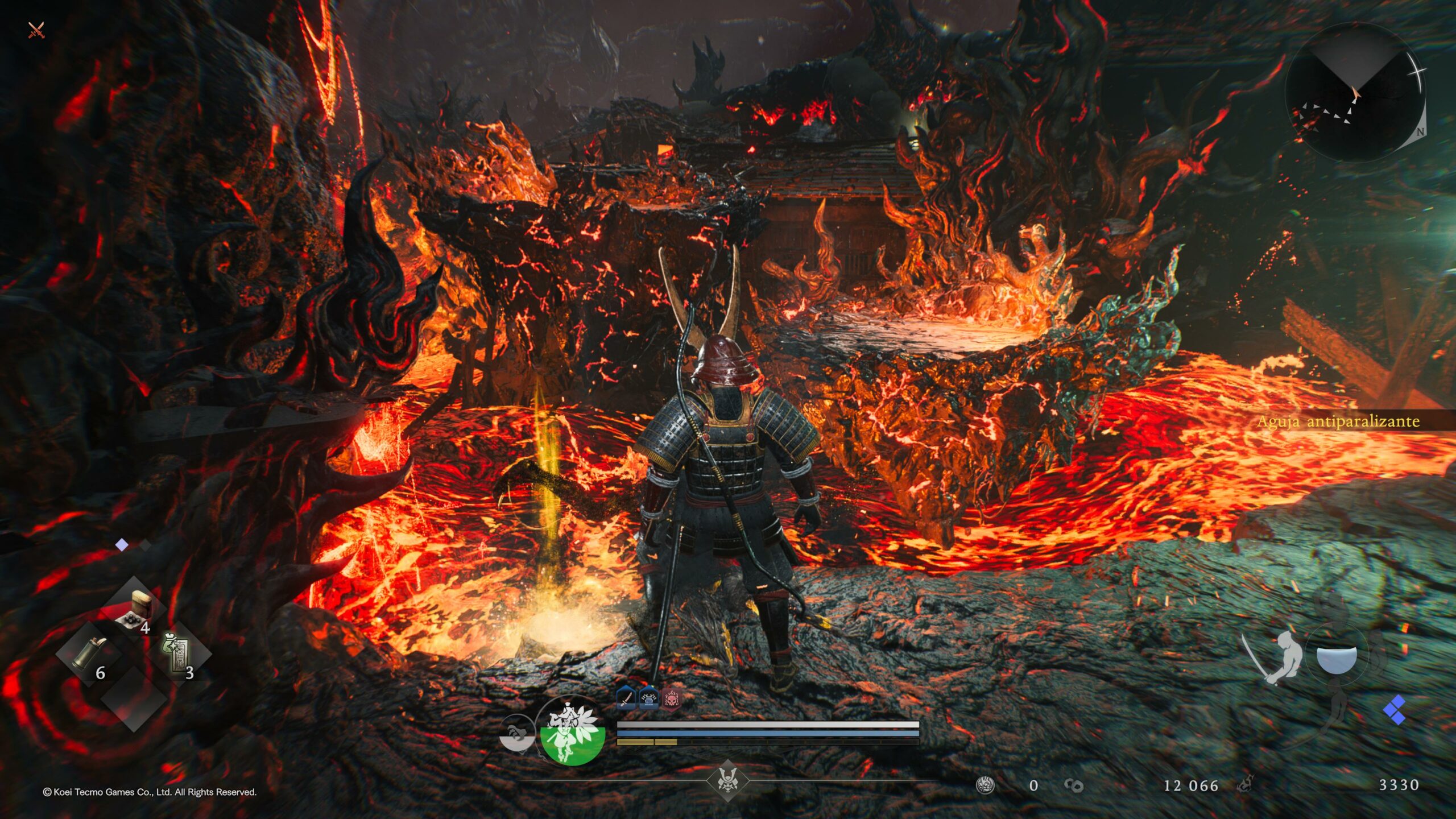Select the highlighted shortcut page diamond

[x=122, y=545]
